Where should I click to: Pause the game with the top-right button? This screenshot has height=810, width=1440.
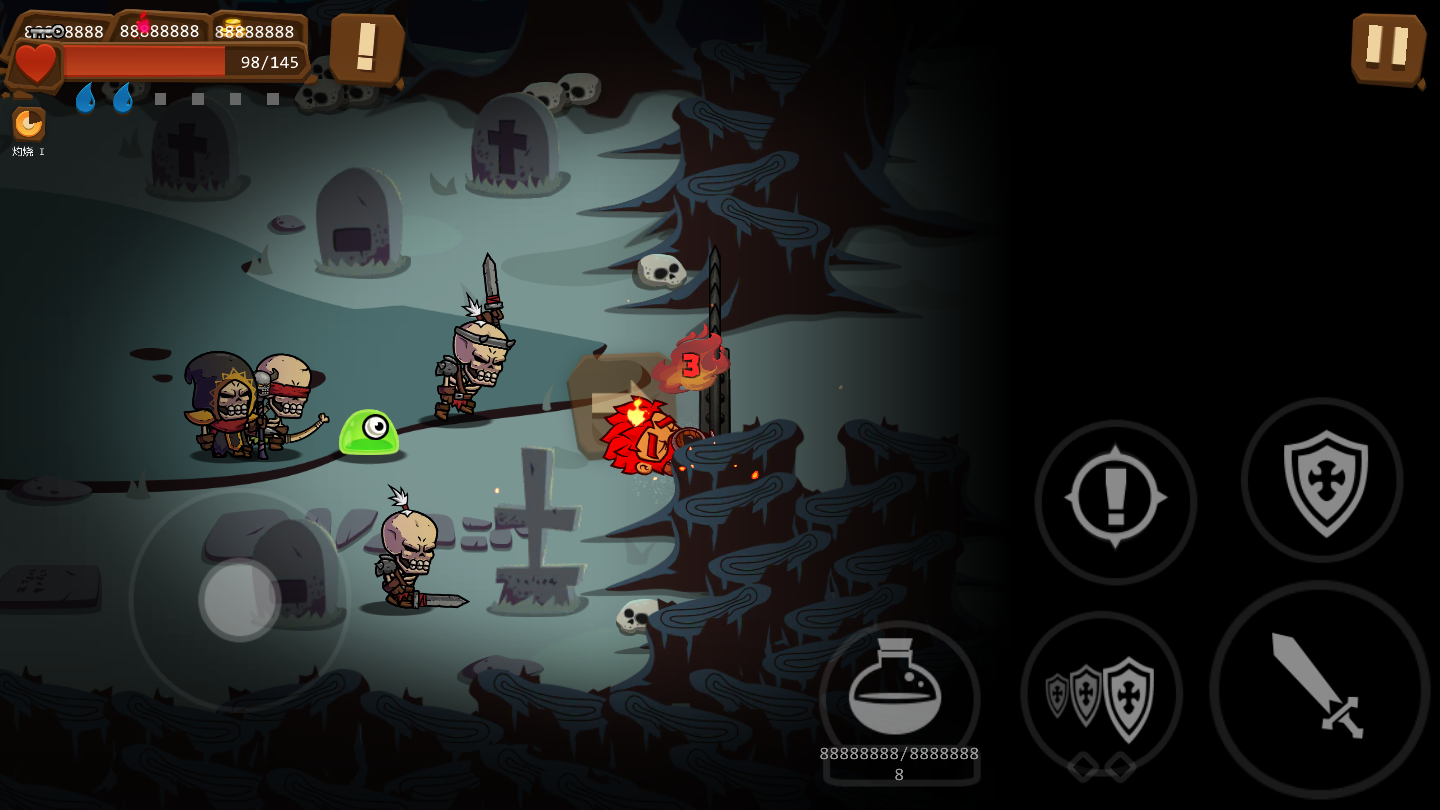coord(1387,47)
